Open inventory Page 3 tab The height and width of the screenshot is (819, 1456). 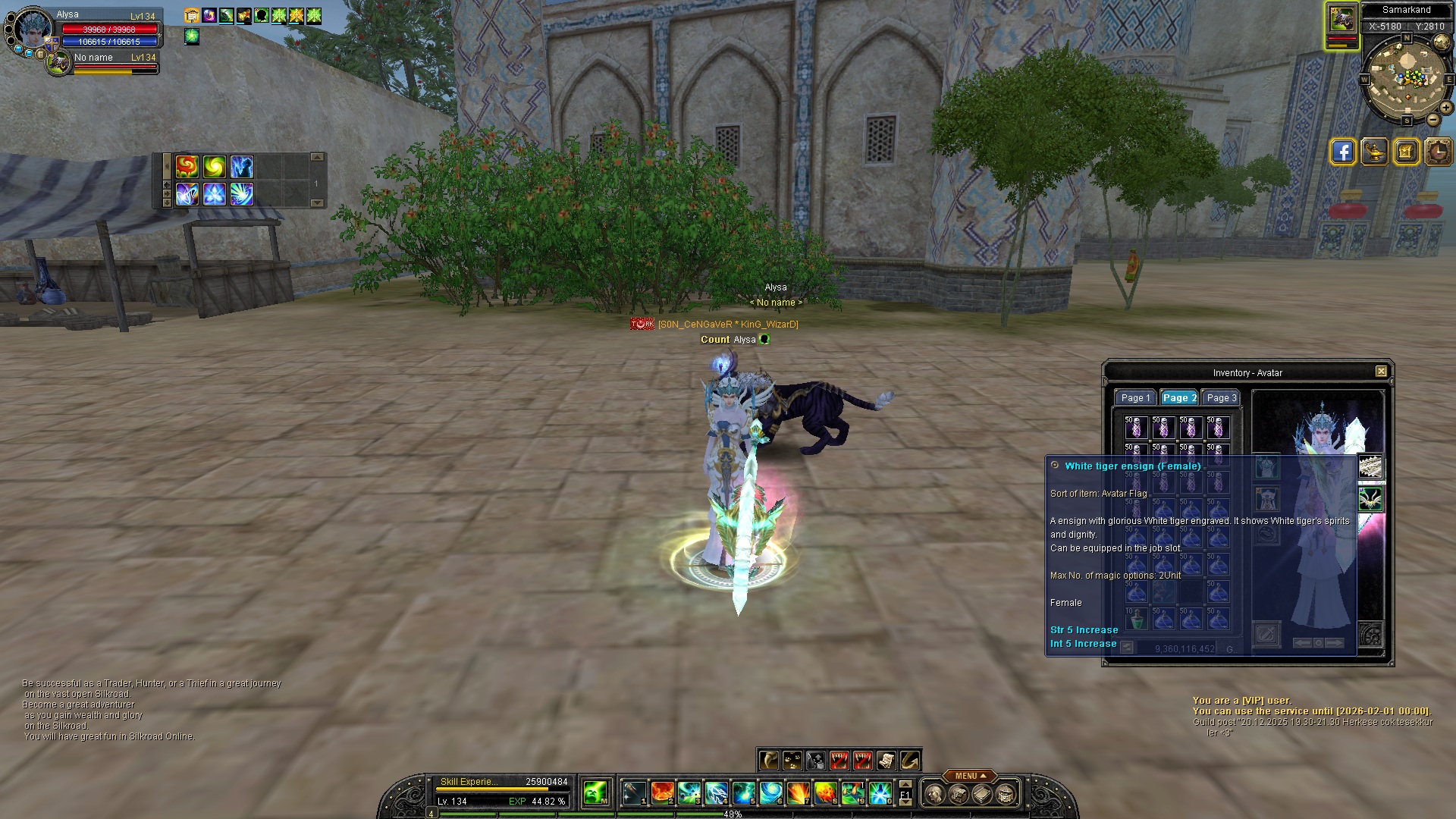click(x=1221, y=398)
